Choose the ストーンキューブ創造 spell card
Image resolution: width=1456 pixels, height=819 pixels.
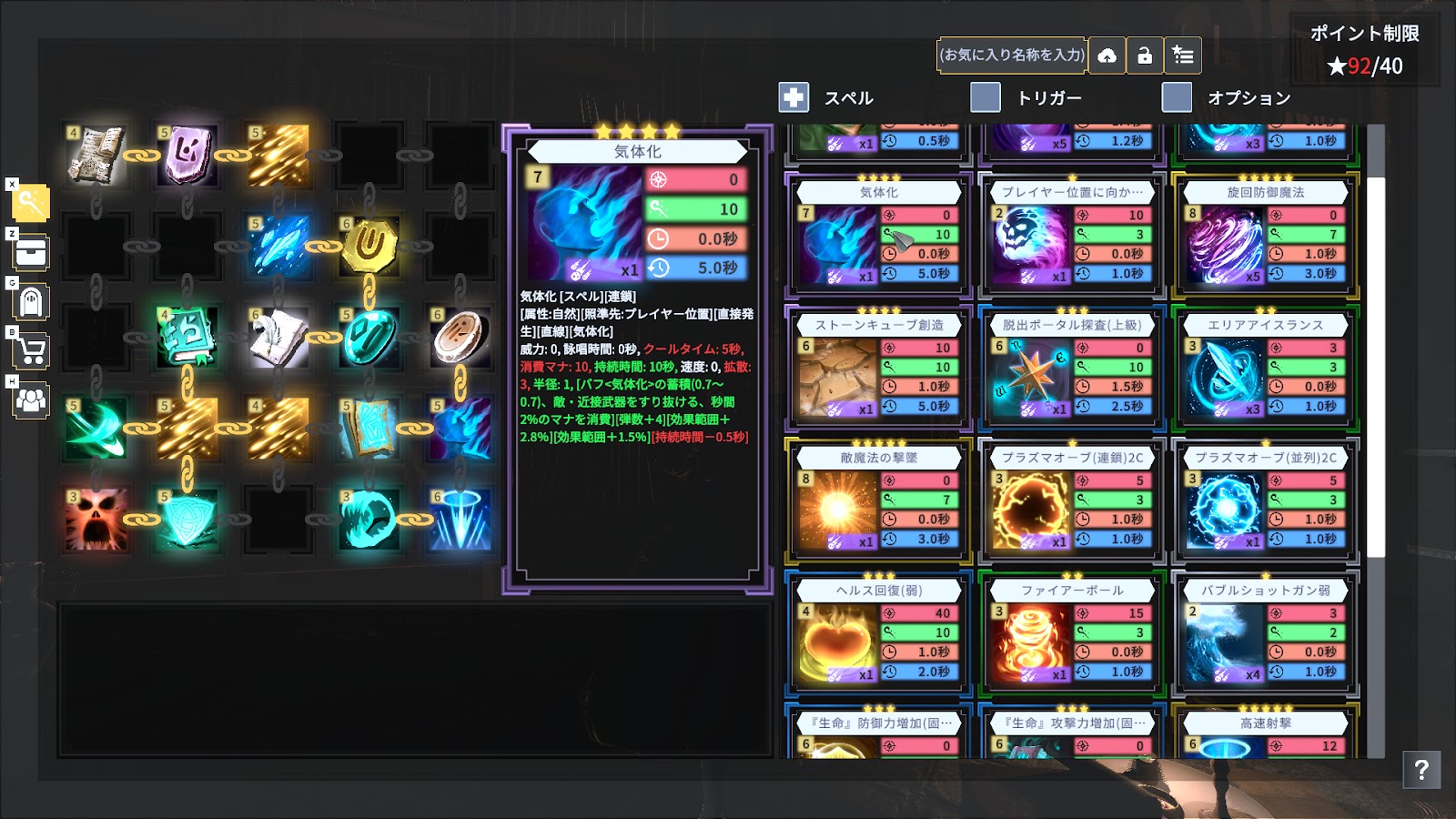pyautogui.click(x=878, y=368)
